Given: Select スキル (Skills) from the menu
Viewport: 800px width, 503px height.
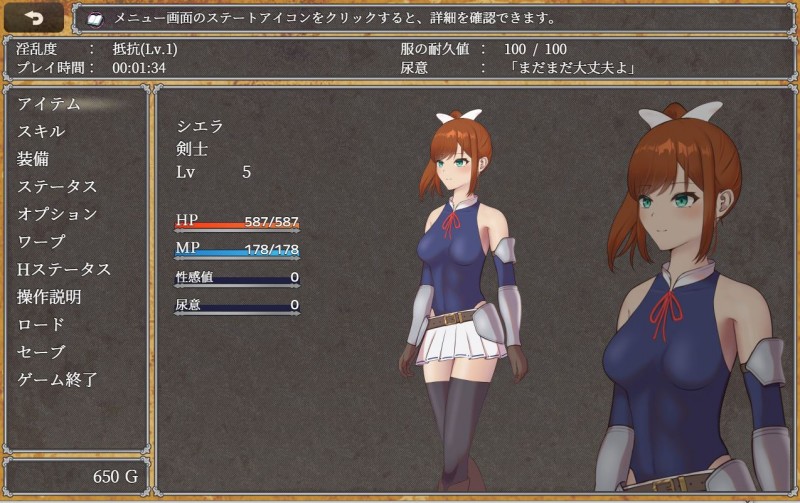Looking at the screenshot, I should click(x=41, y=131).
